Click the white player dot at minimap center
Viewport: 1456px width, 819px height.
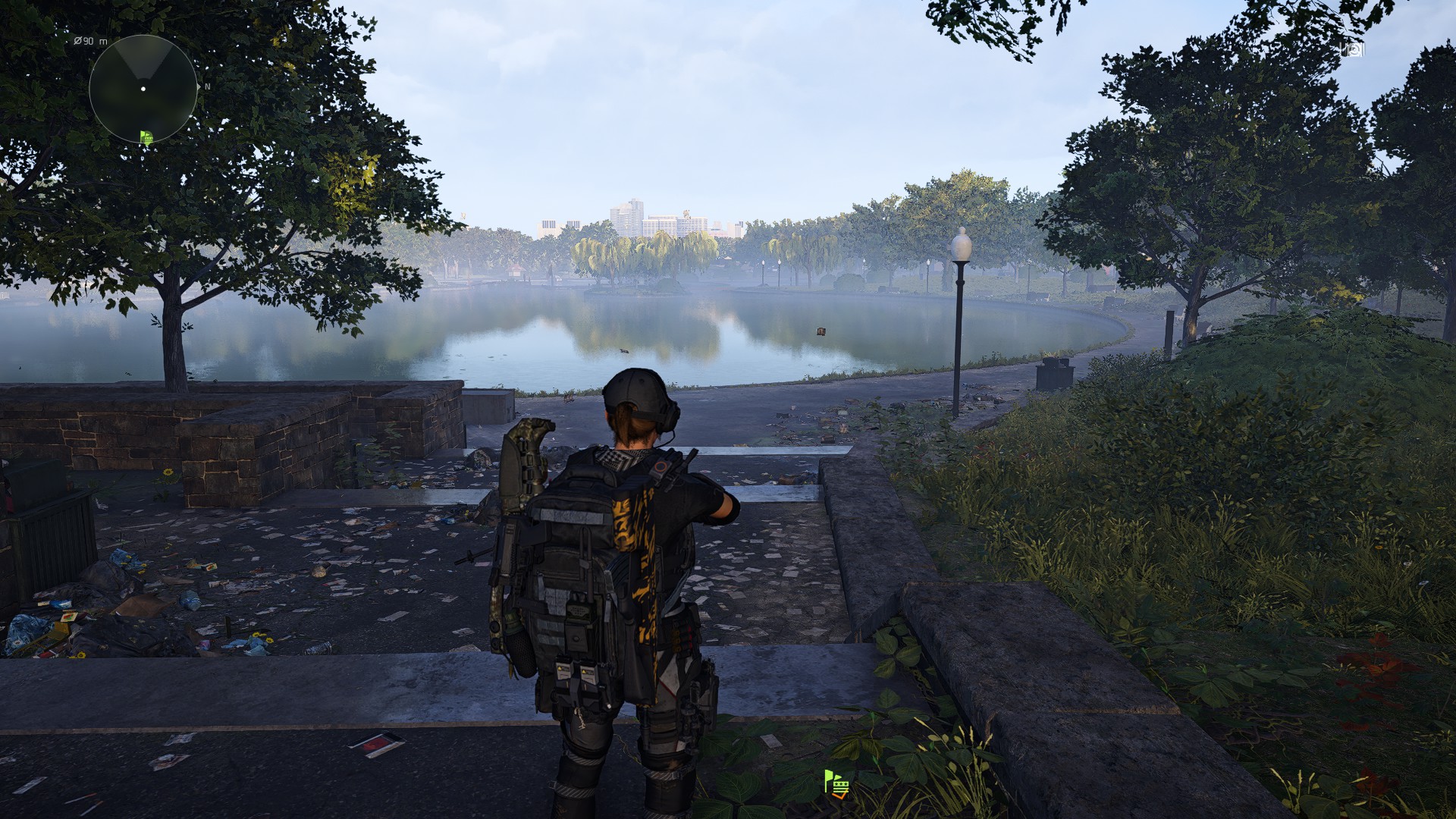pos(143,89)
